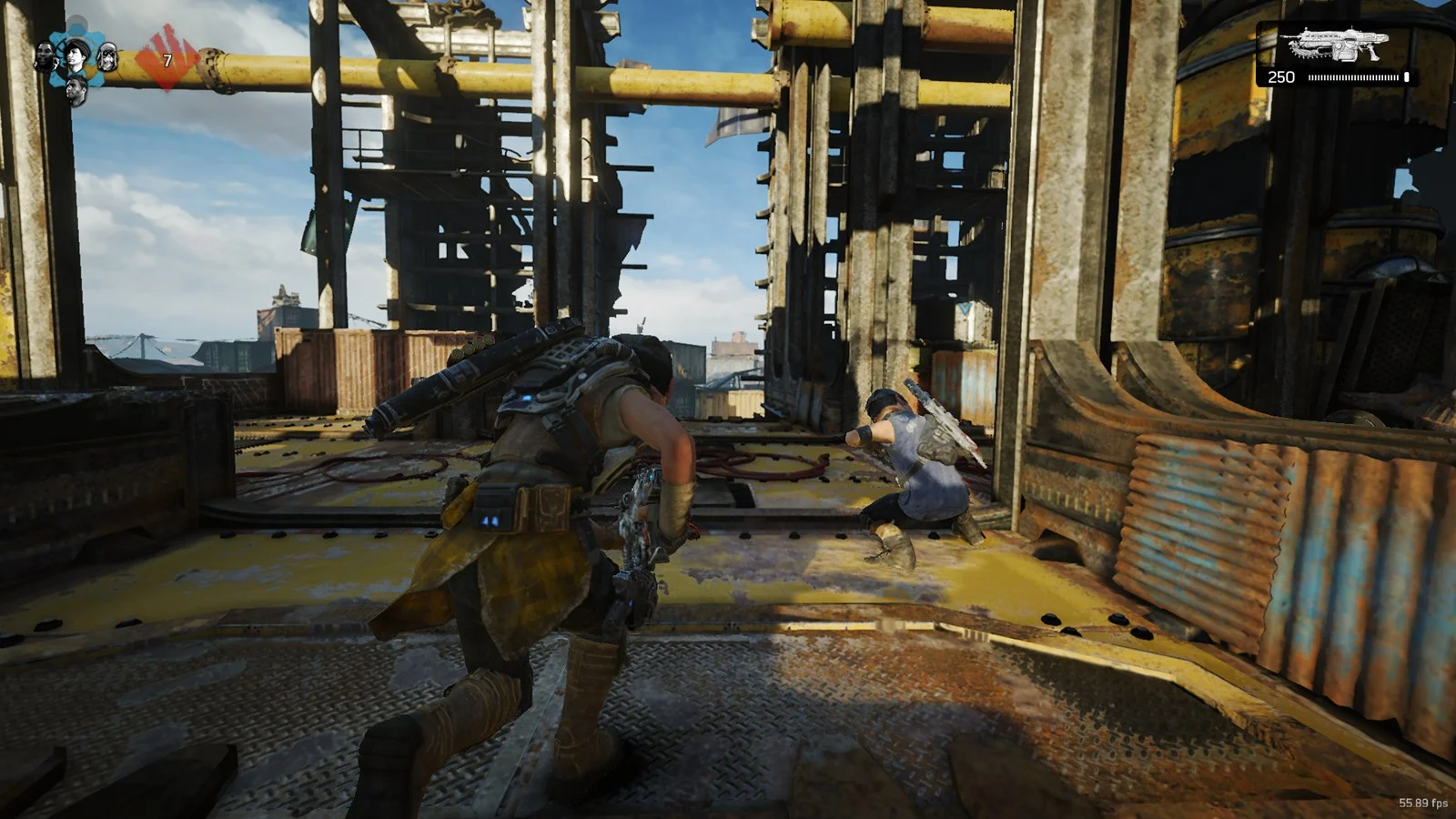
Task: Select the center woman squad portrait
Action: click(75, 58)
